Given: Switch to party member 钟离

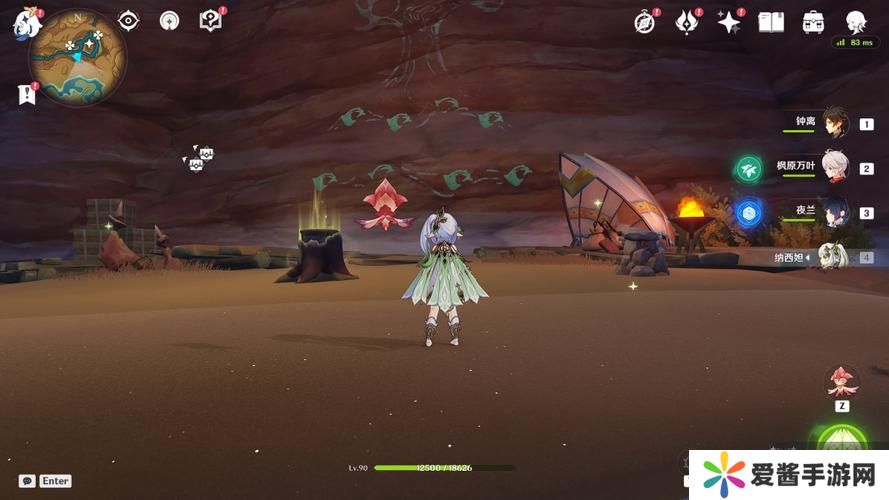Looking at the screenshot, I should (833, 123).
